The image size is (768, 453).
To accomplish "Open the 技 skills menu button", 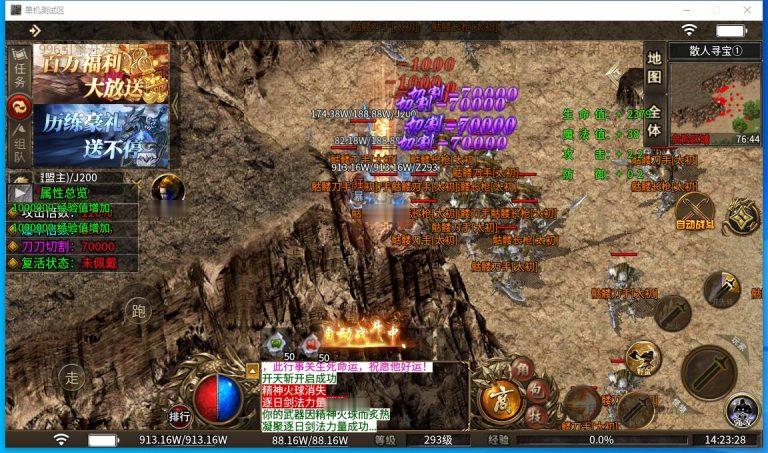I will 537,414.
